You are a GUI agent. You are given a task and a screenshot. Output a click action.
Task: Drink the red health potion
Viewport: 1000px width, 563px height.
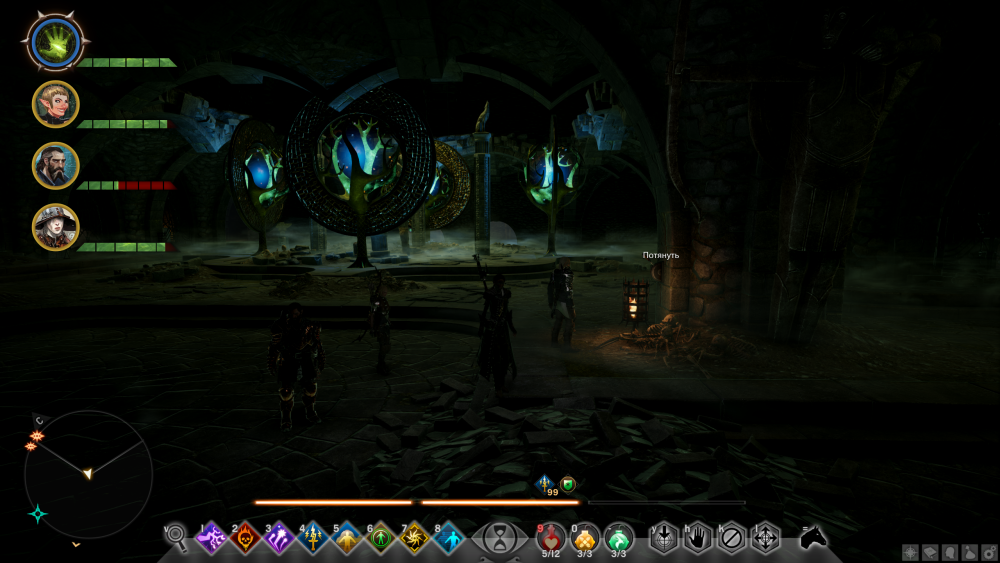tap(551, 537)
